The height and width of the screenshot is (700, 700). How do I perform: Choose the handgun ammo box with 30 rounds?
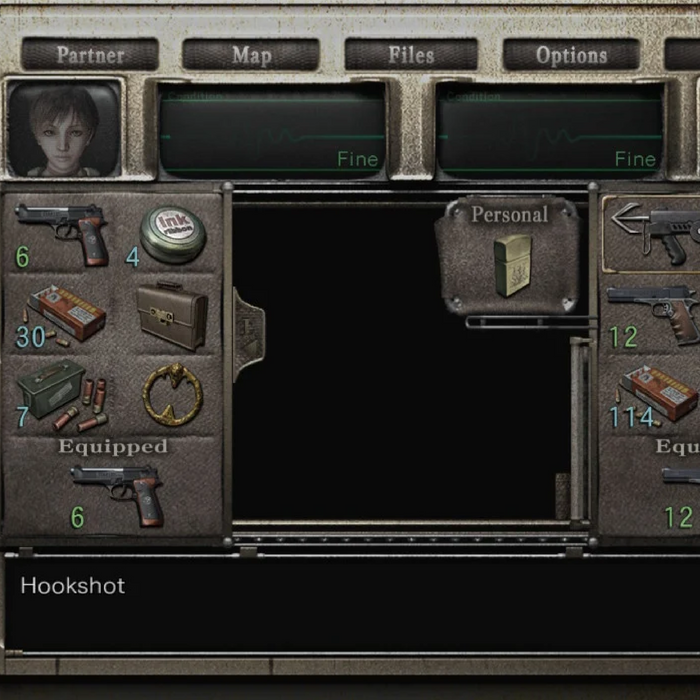65,314
